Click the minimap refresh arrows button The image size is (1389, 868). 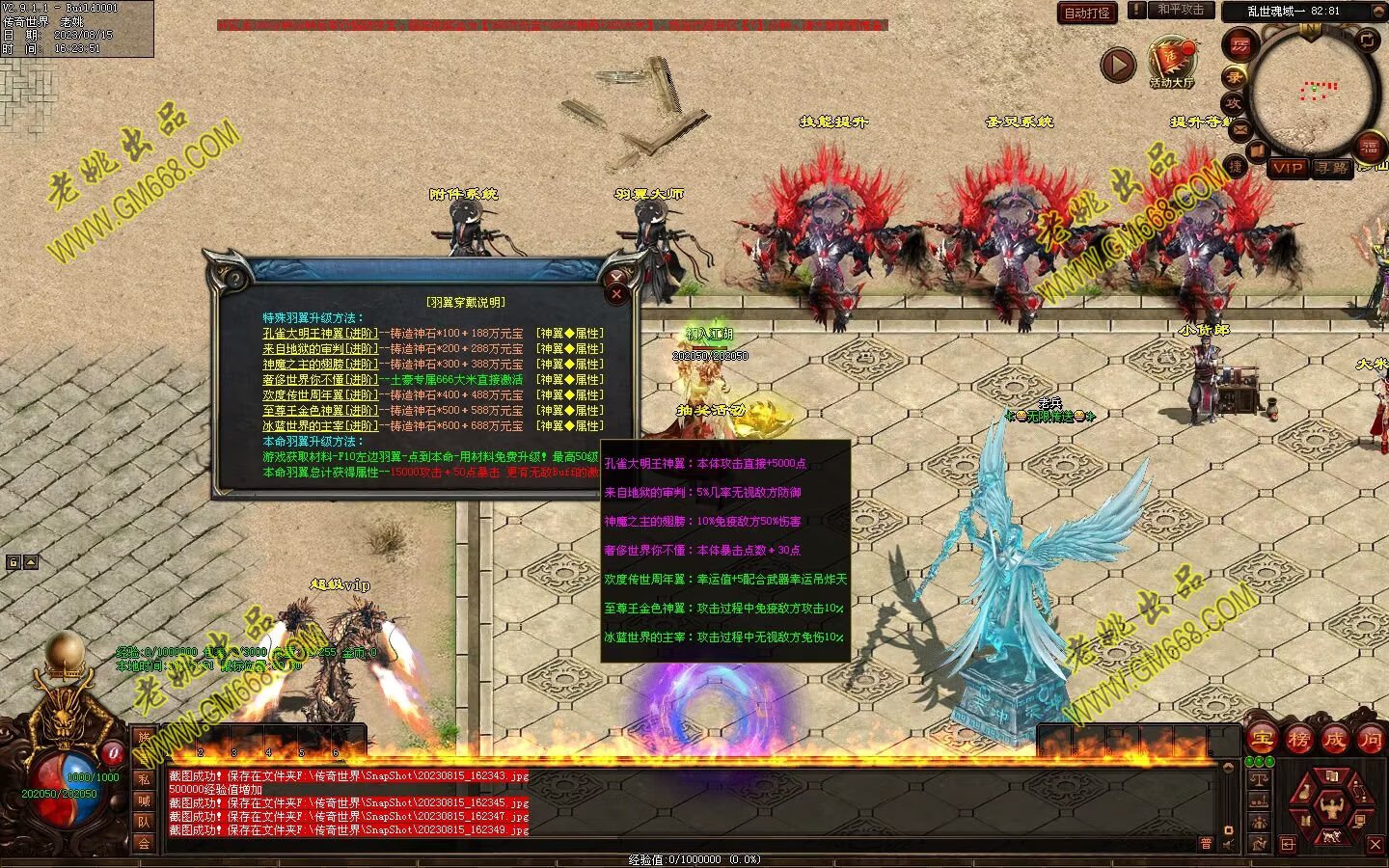point(1368,41)
